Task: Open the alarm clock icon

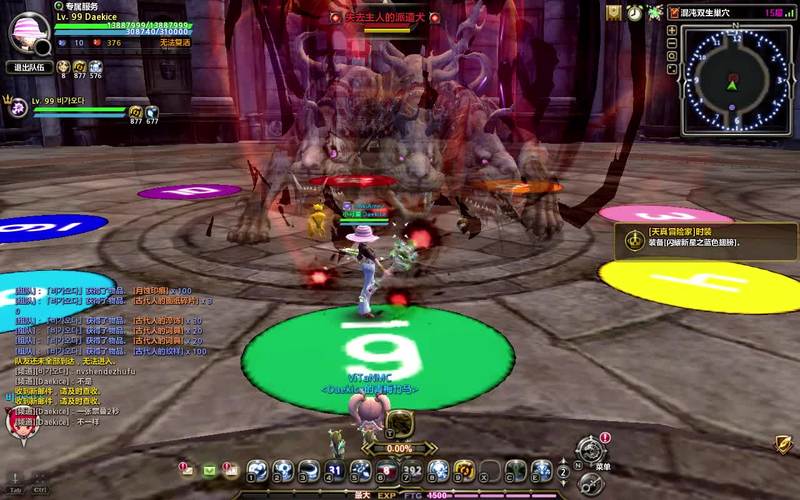Action: point(634,12)
